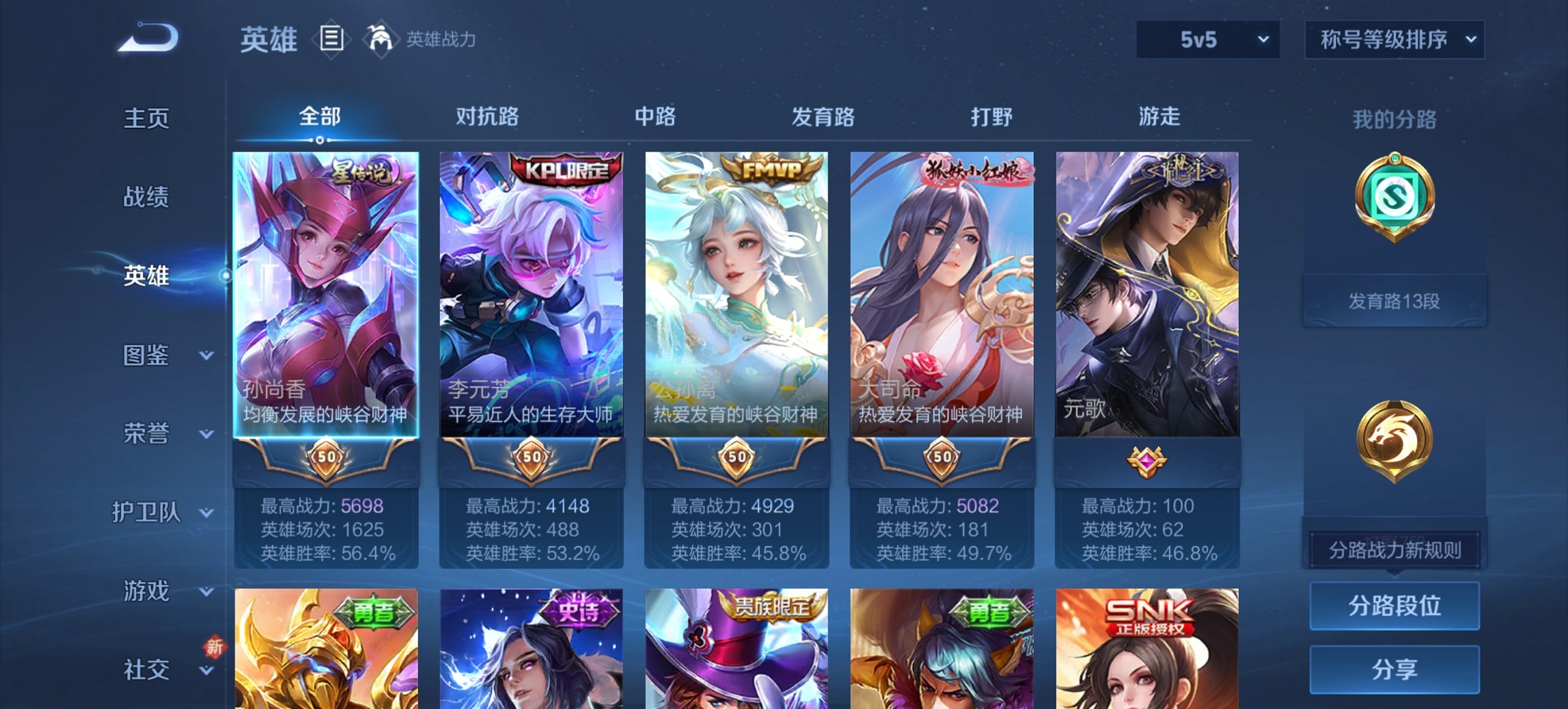
Task: Open the hero list icon beside 英雄 title
Action: click(333, 40)
